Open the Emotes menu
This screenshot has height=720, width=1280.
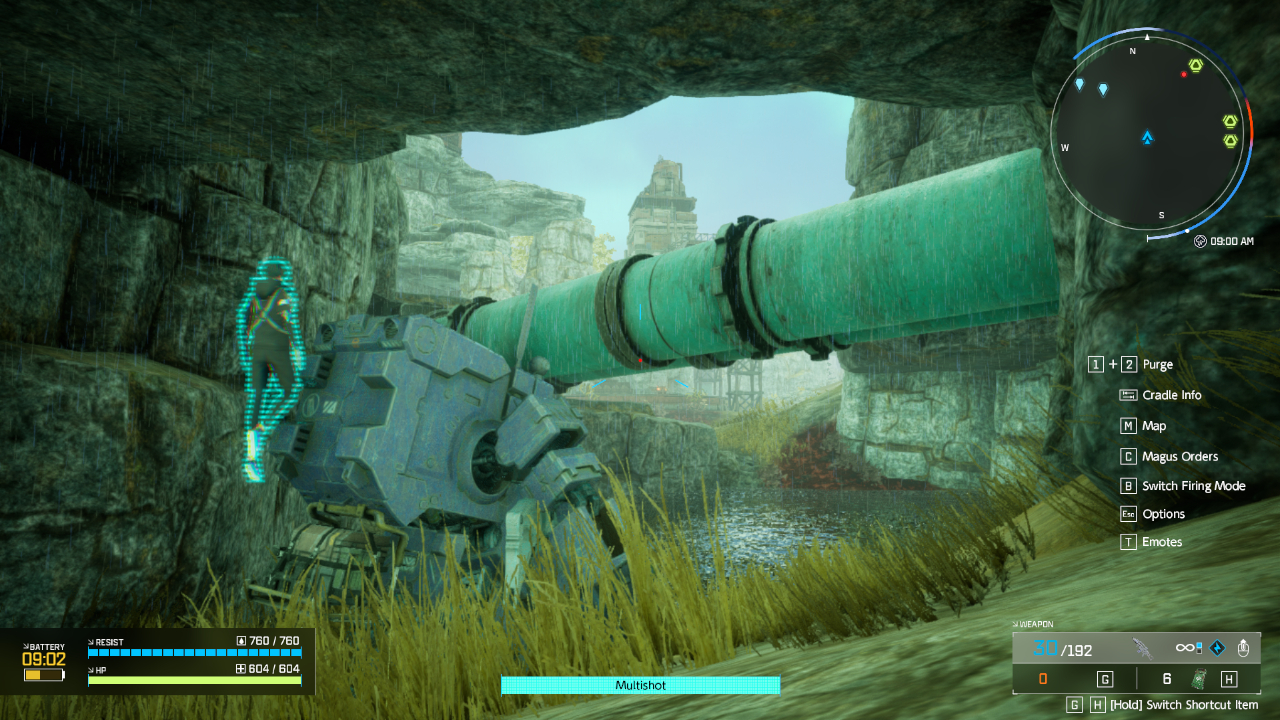[1162, 542]
